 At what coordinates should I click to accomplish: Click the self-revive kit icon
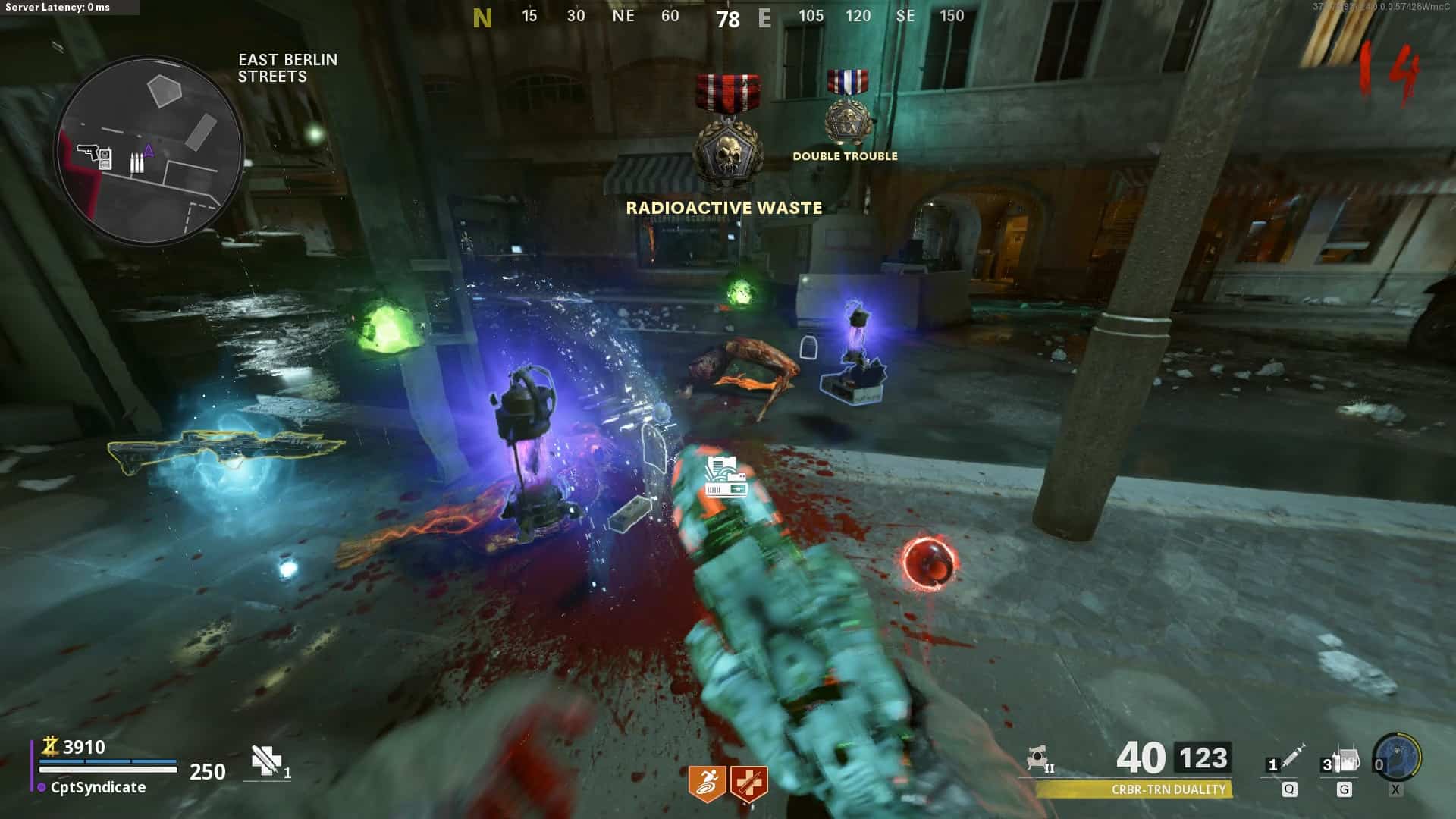coord(267,761)
